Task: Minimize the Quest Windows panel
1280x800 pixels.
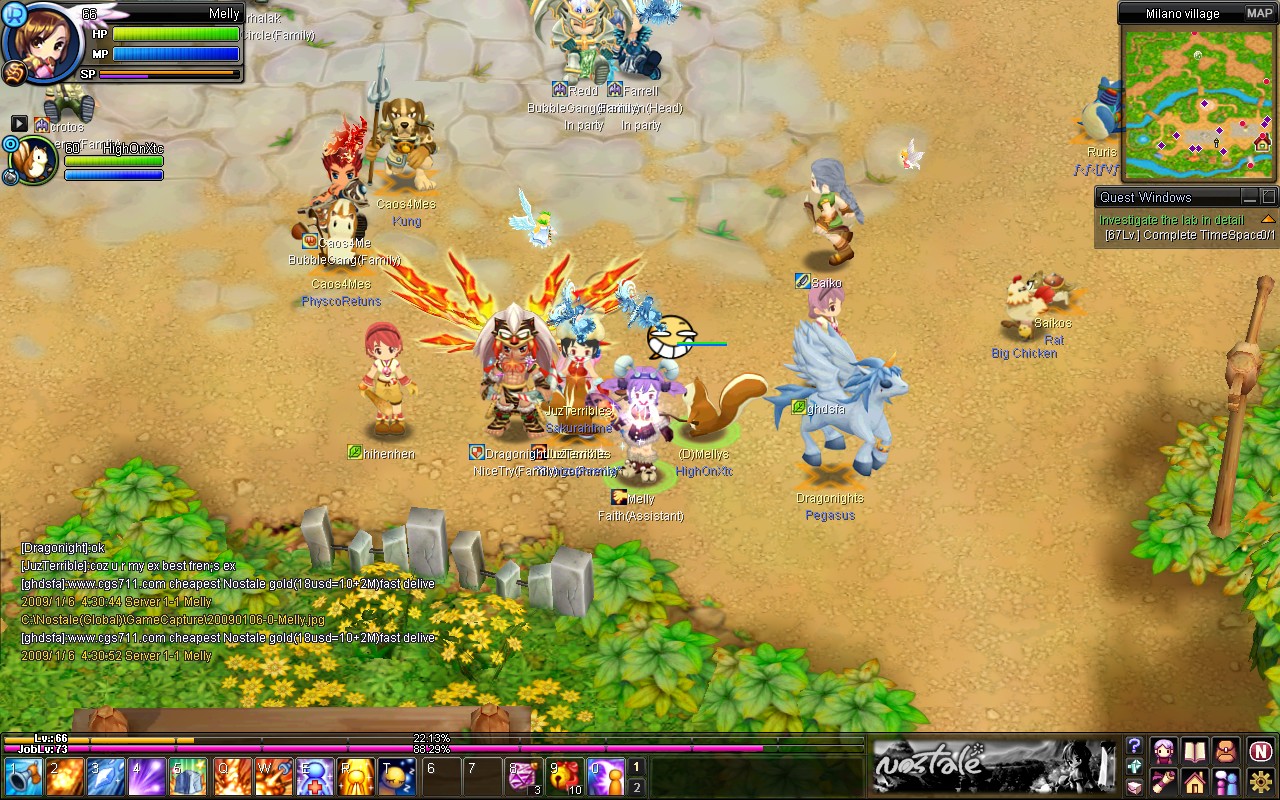Action: (1251, 197)
